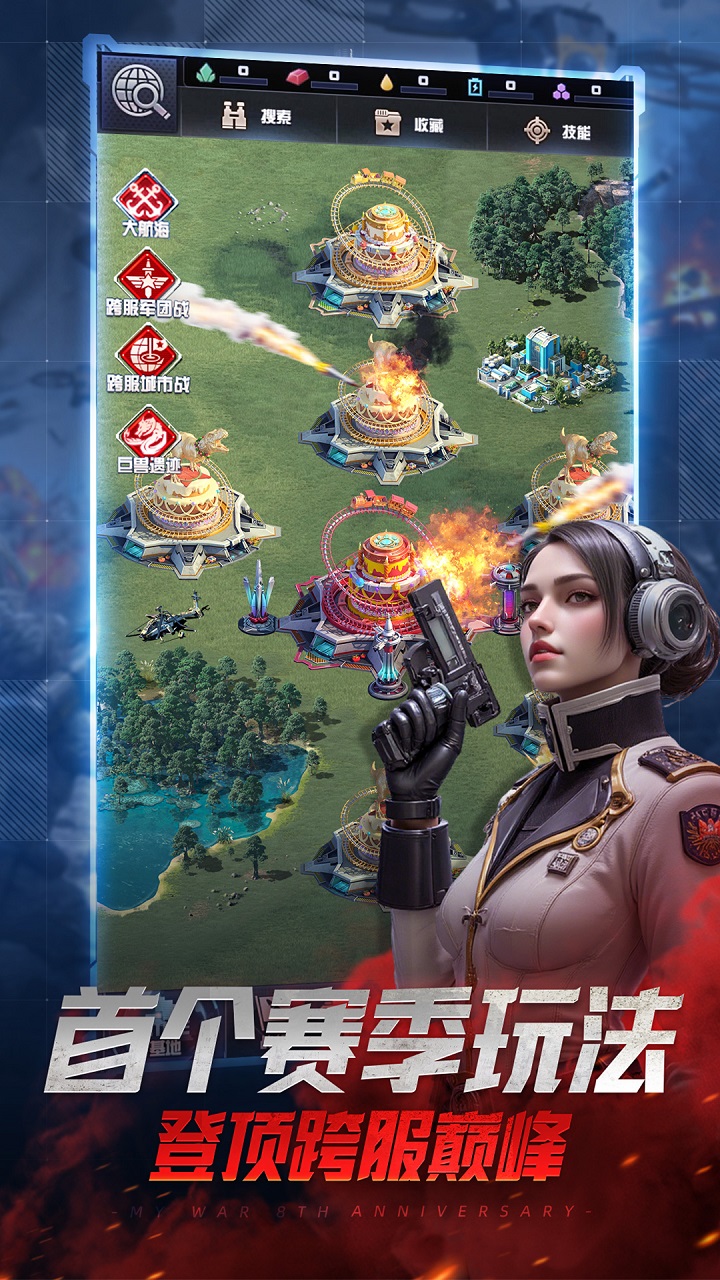
Task: Open the 技能 skills button
Action: (558, 130)
